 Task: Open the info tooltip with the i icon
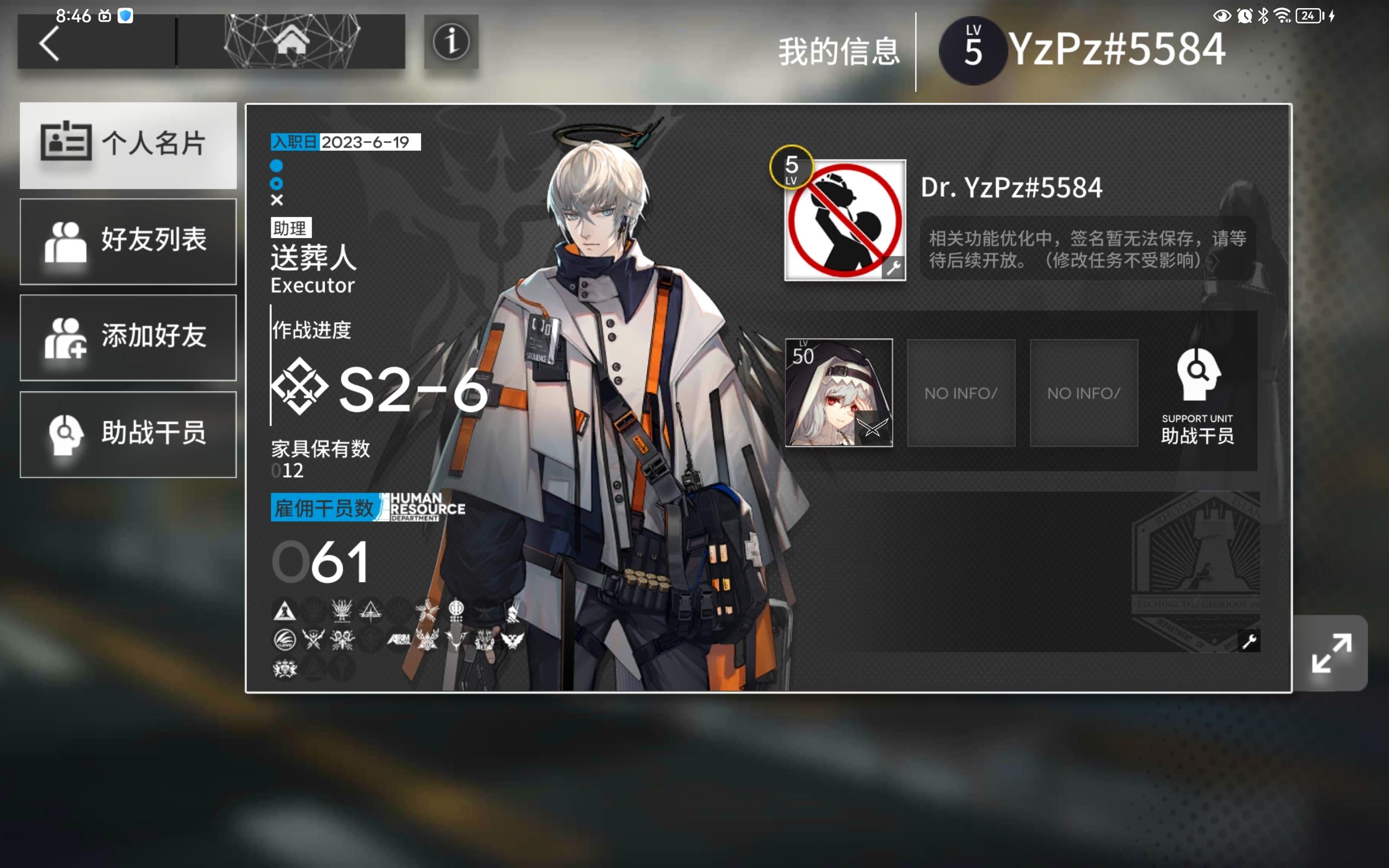452,42
